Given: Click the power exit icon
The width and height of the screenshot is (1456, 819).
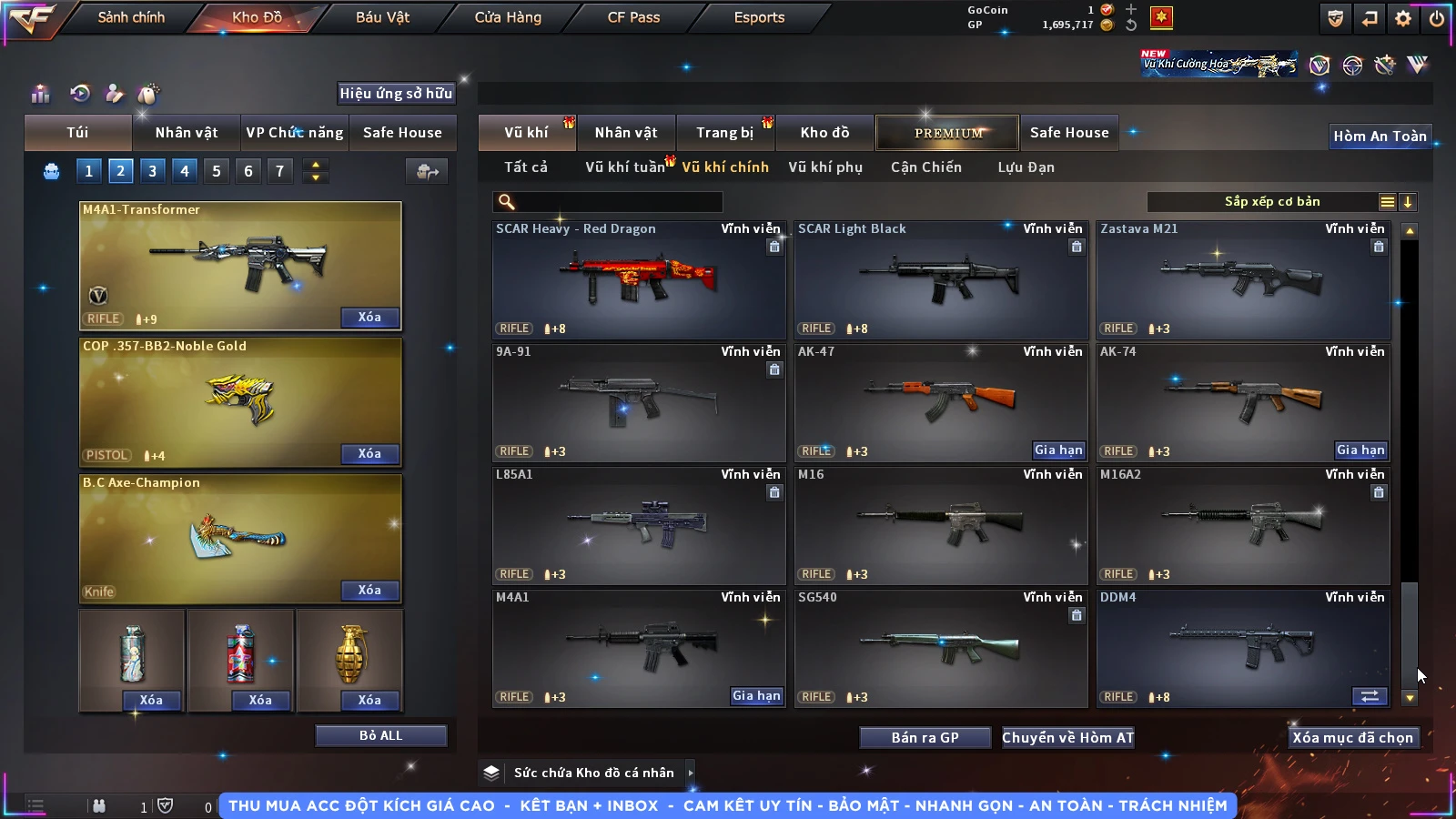Looking at the screenshot, I should (x=1437, y=18).
